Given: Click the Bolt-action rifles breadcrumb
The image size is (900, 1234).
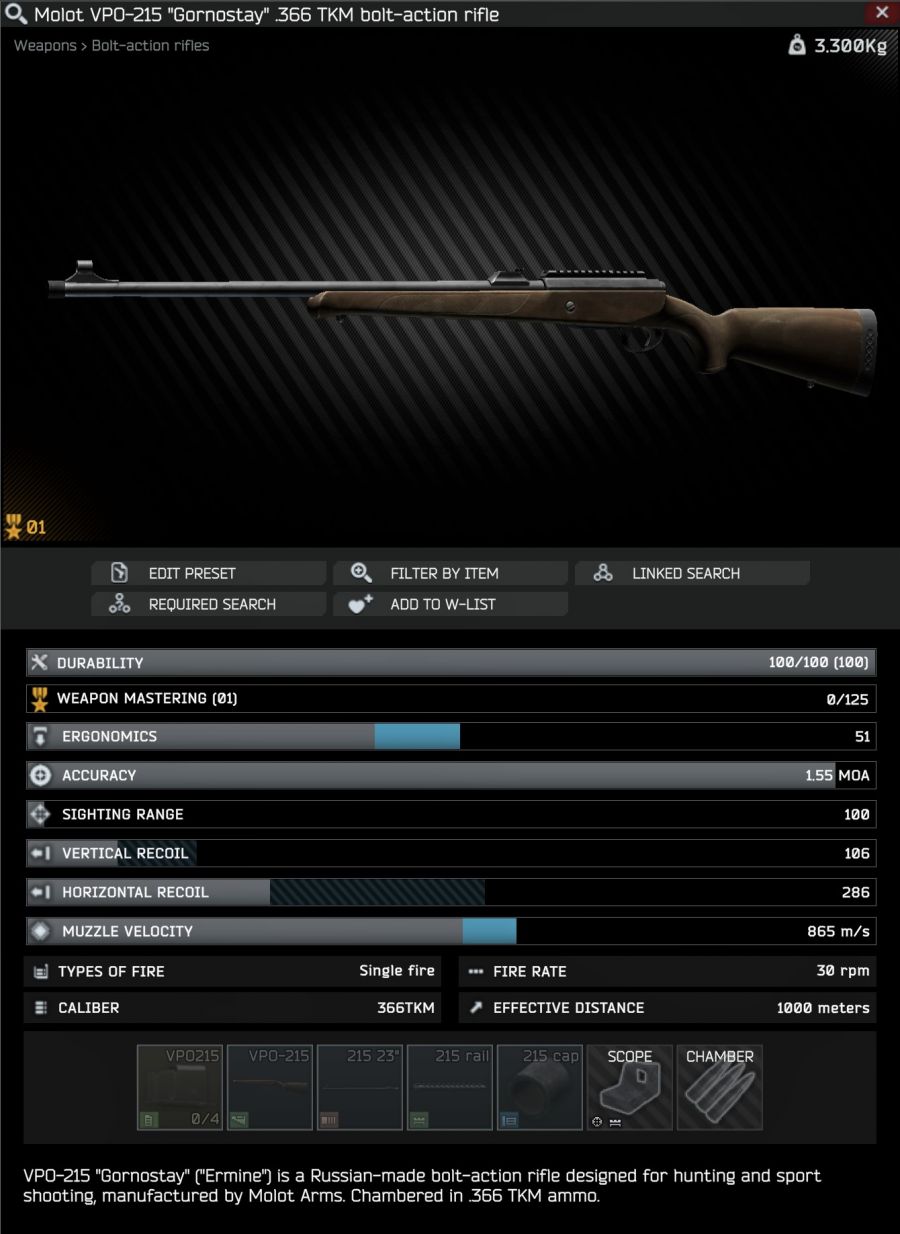Looking at the screenshot, I should point(151,45).
